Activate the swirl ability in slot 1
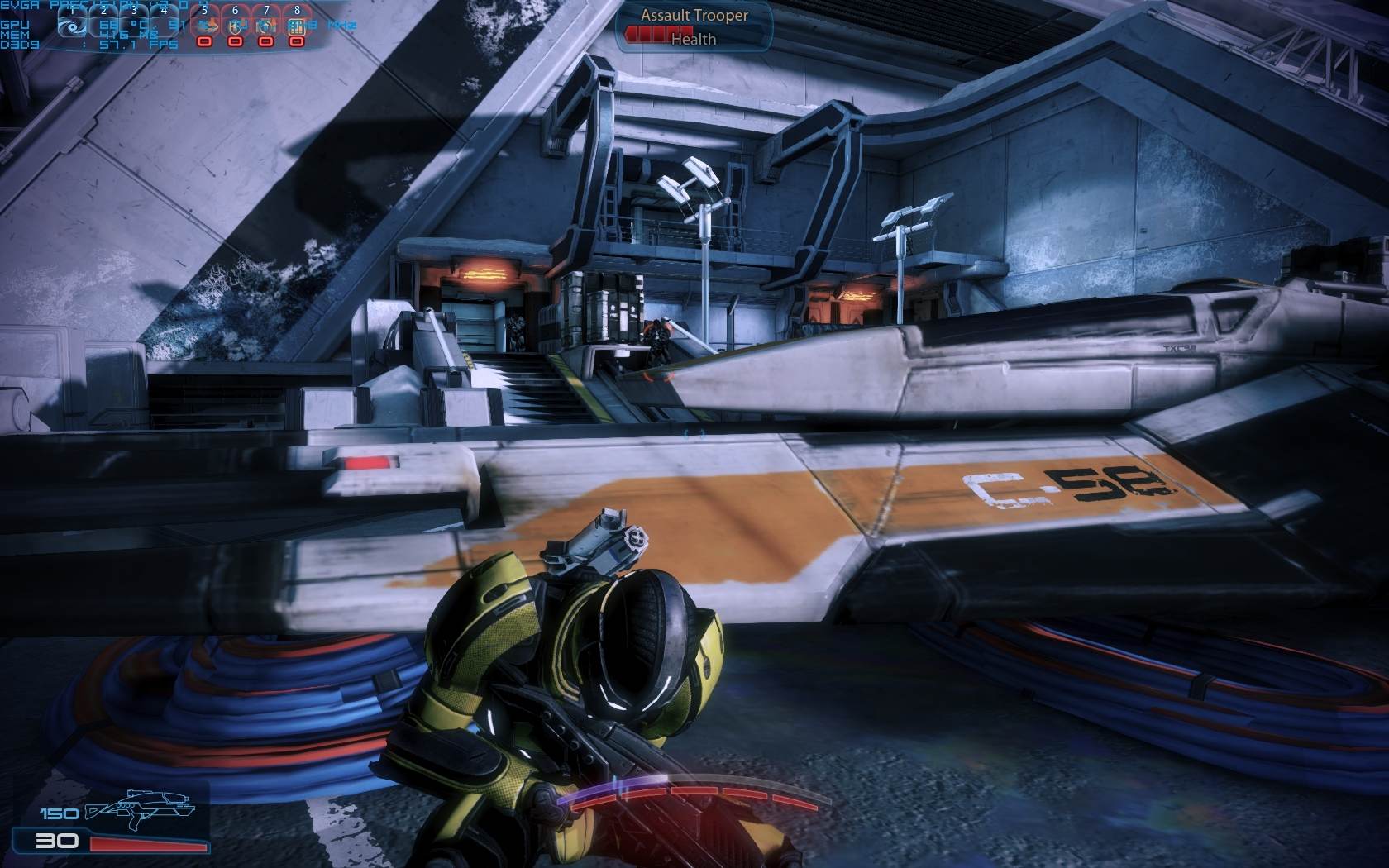Screen dimensions: 1389x868 click(73, 25)
